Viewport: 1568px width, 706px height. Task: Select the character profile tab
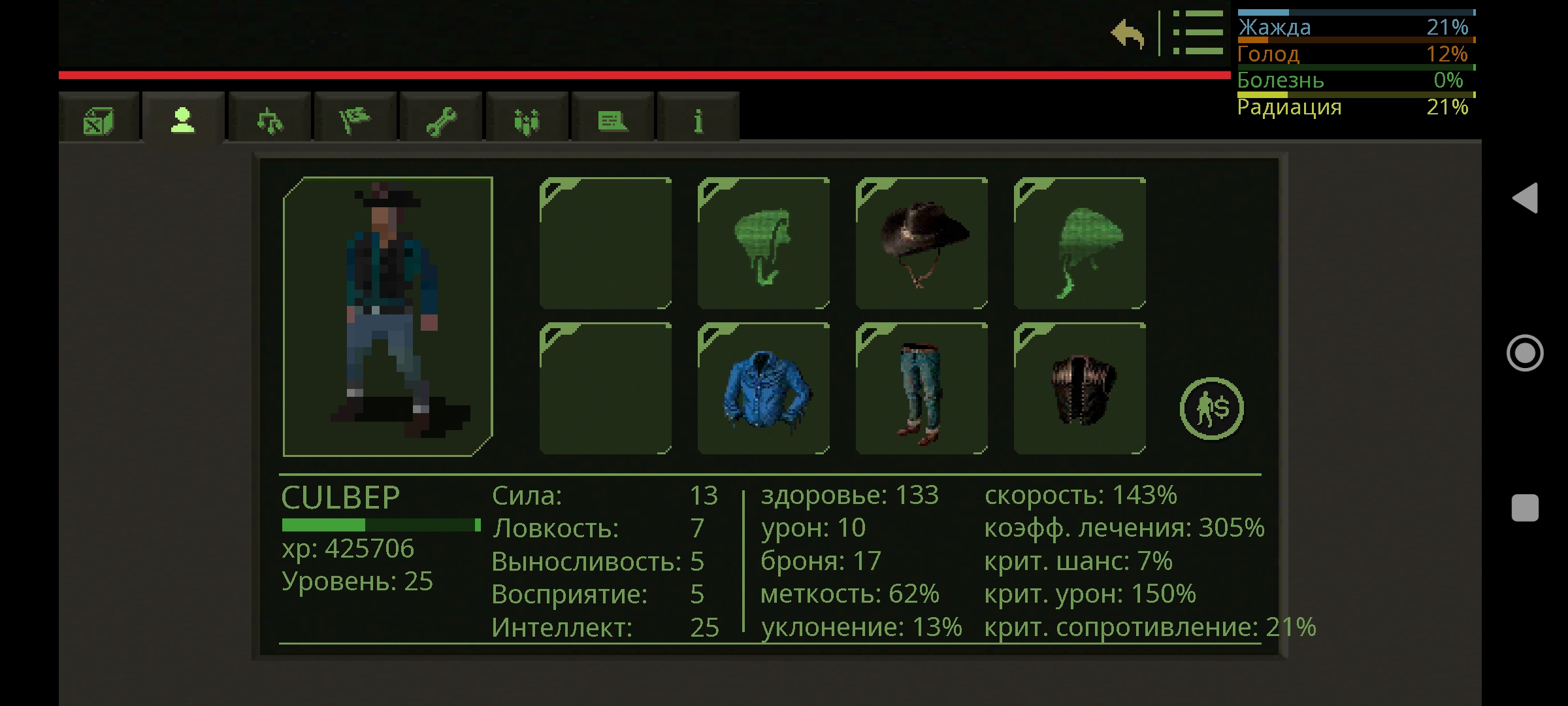pos(181,120)
